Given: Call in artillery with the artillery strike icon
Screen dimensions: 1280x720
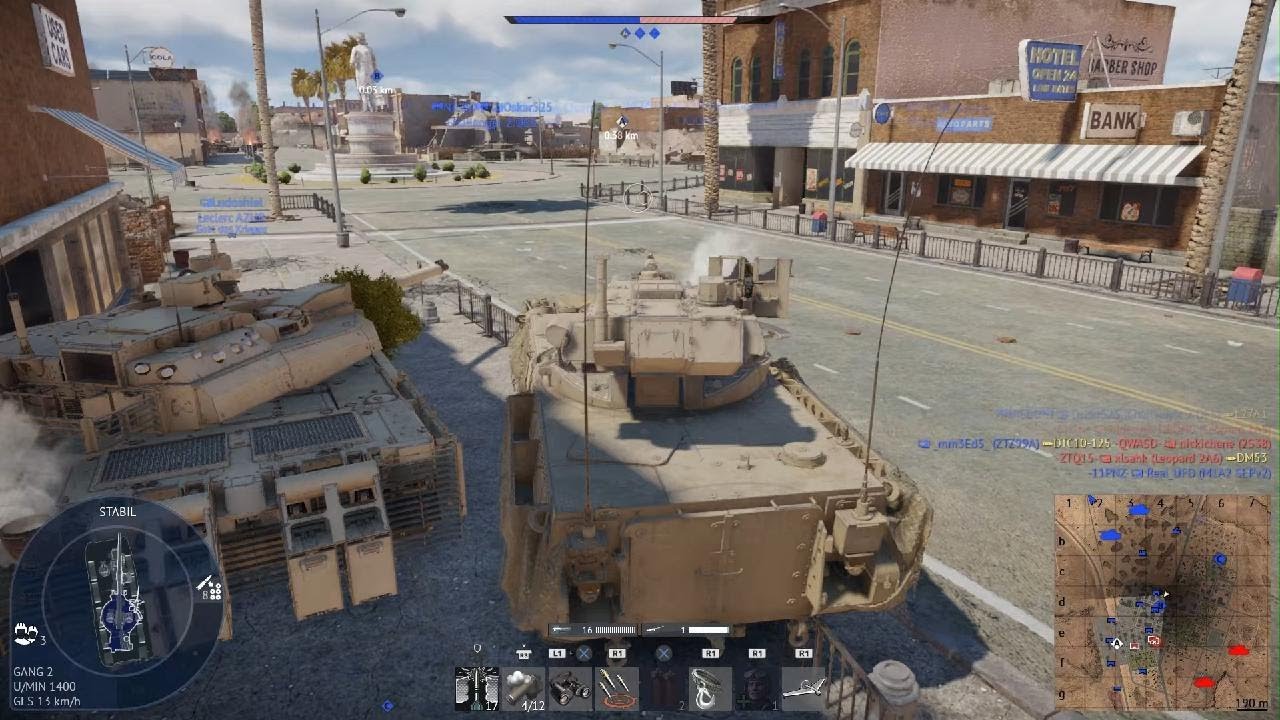Looking at the screenshot, I should coord(616,687).
